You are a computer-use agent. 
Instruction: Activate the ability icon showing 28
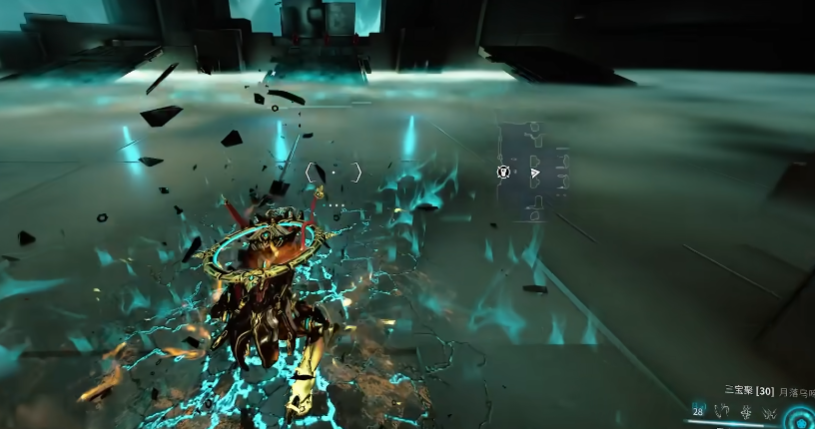697,411
